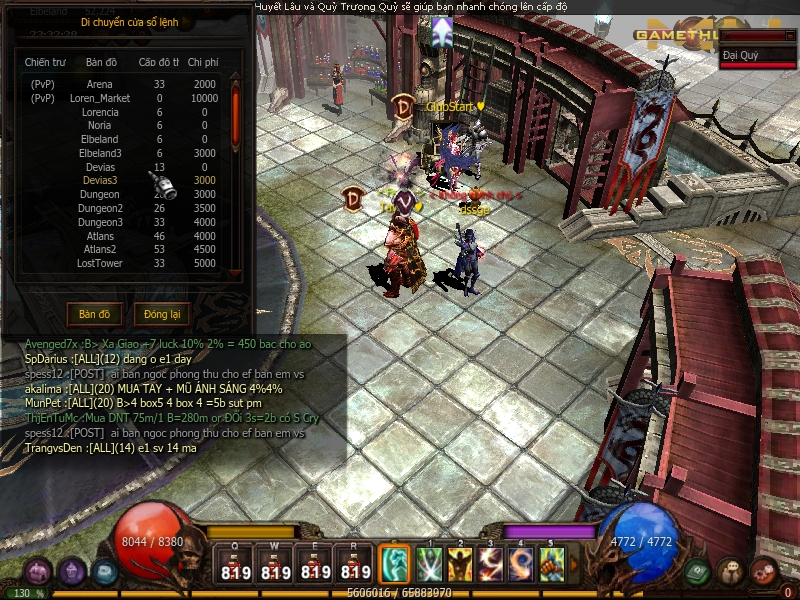Viewport: 800px width, 600px height.
Task: Select the Atlans map entry
Action: pos(100,236)
